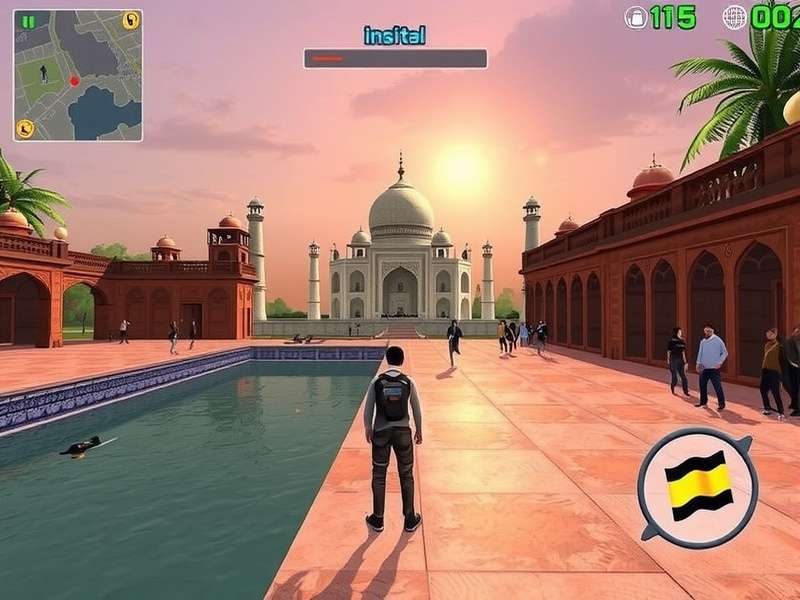Click the yellow round icon at the minimap's bottom corner
Image resolution: width=800 pixels, height=600 pixels.
point(25,128)
